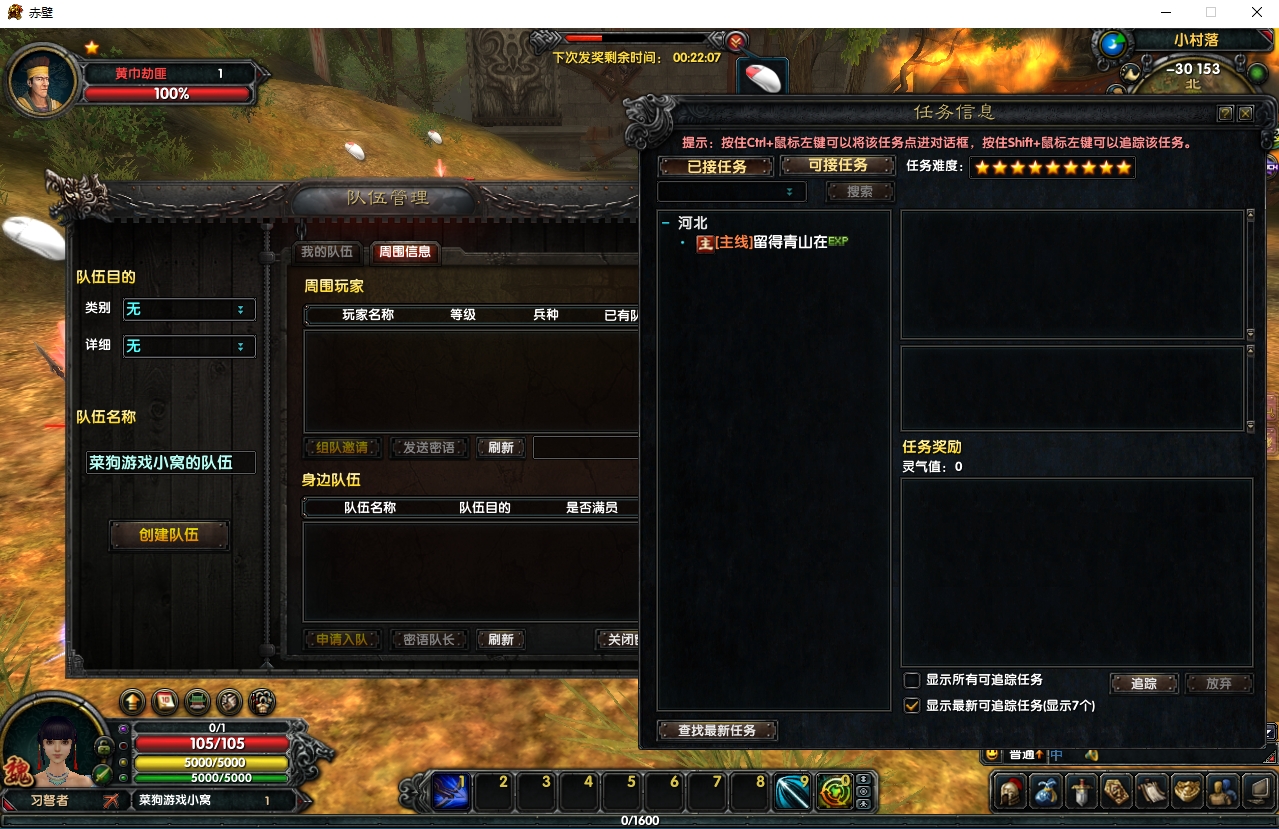Screen dimensions: 1279x829
Task: Open the 详细 detail dropdown
Action: pyautogui.click(x=189, y=346)
